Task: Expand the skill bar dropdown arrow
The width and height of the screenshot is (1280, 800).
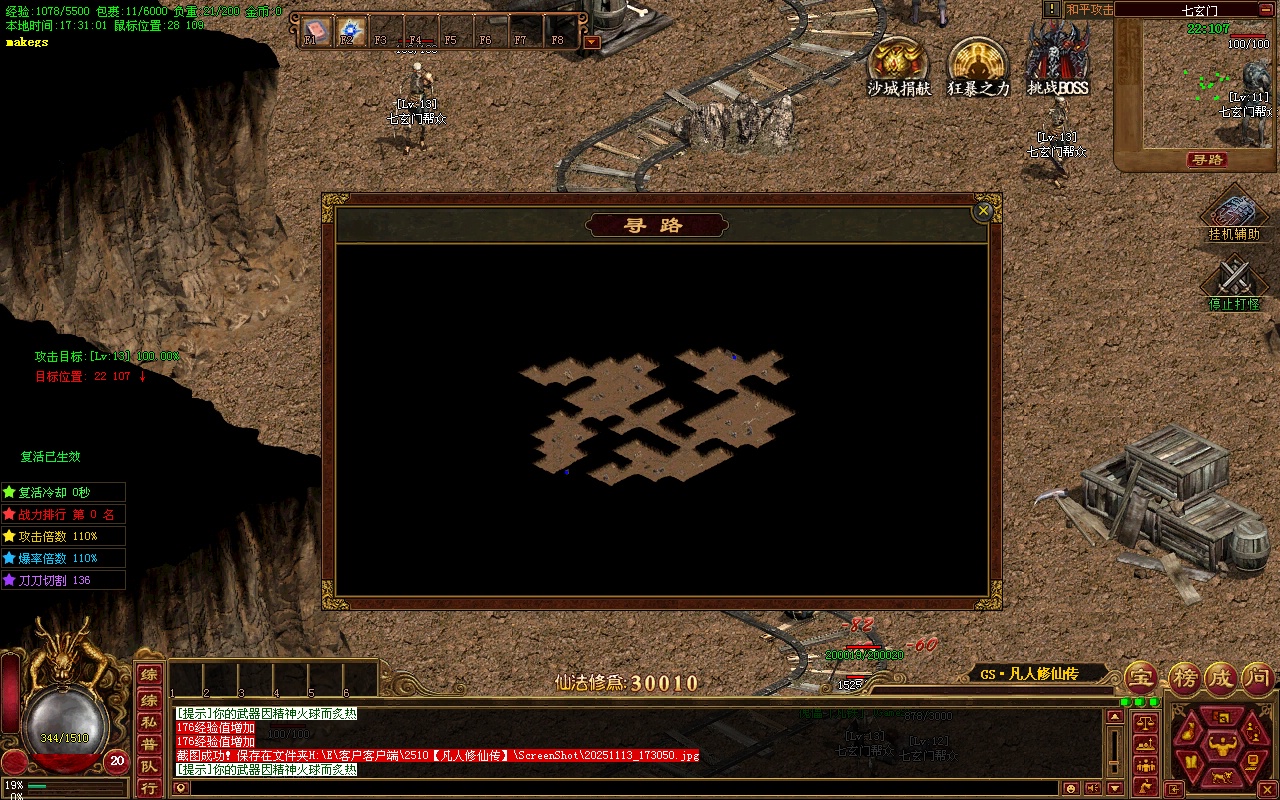Action: tap(591, 42)
